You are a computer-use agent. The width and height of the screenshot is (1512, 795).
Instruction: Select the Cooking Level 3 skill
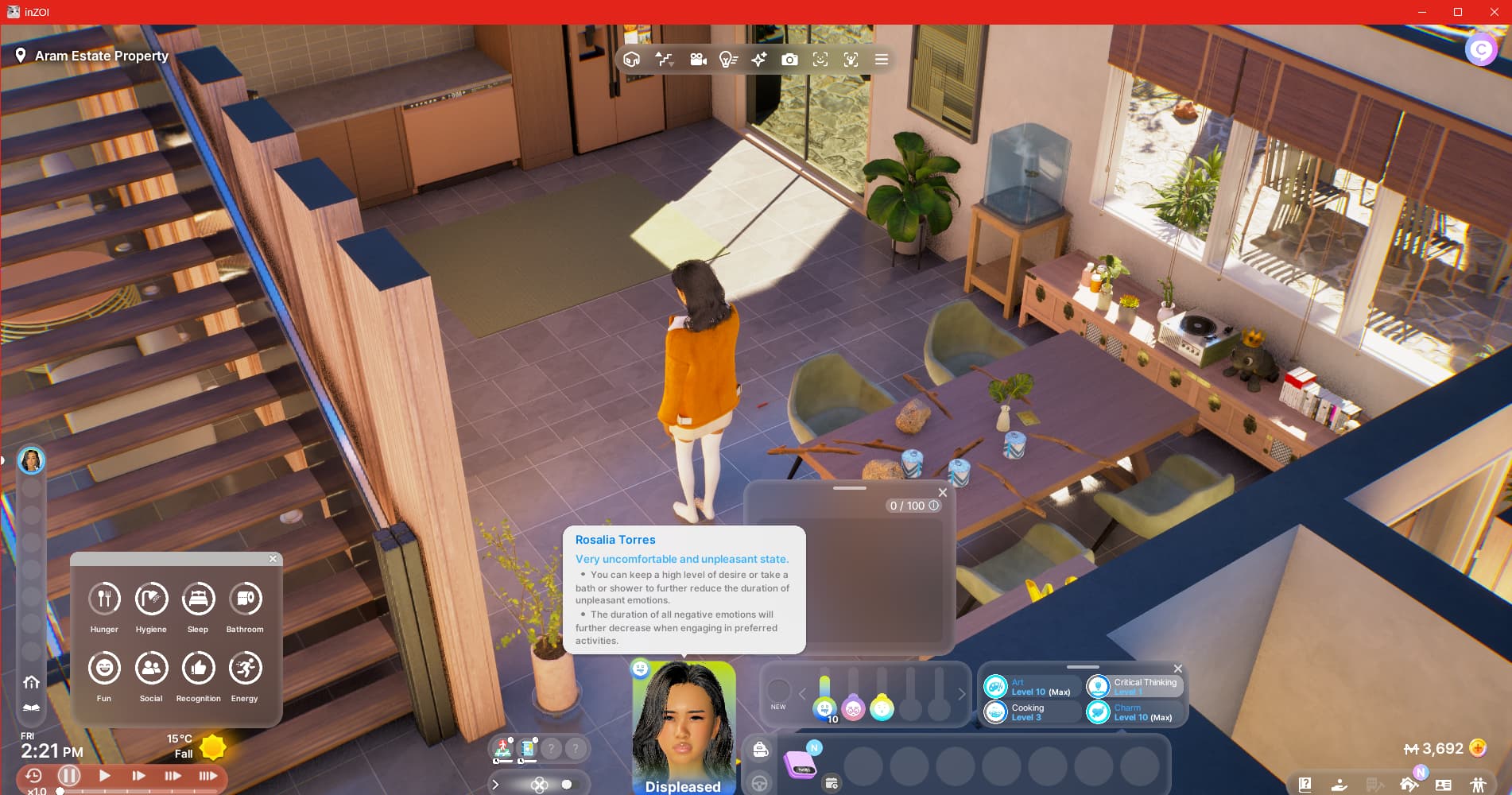point(1031,712)
